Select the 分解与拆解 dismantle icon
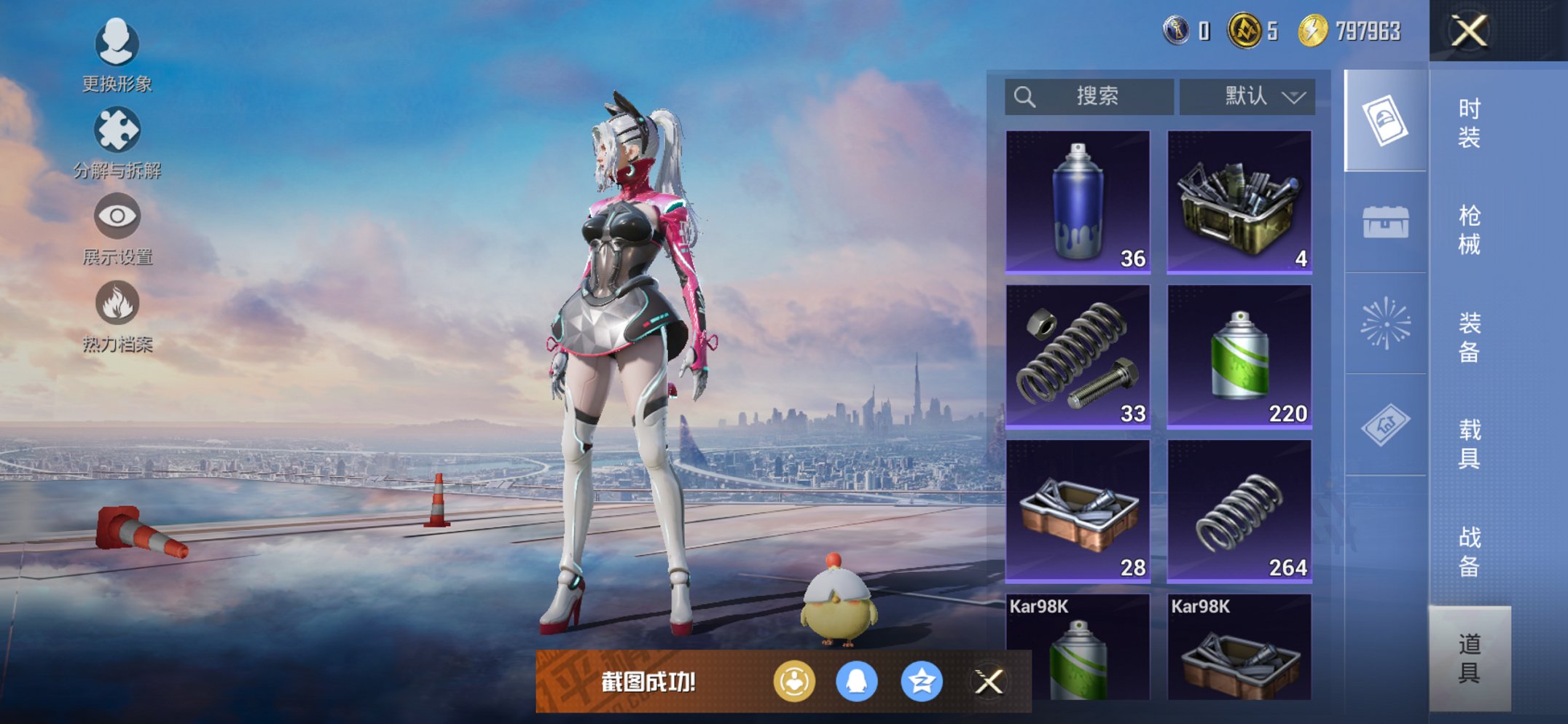The image size is (1568, 724). [117, 131]
